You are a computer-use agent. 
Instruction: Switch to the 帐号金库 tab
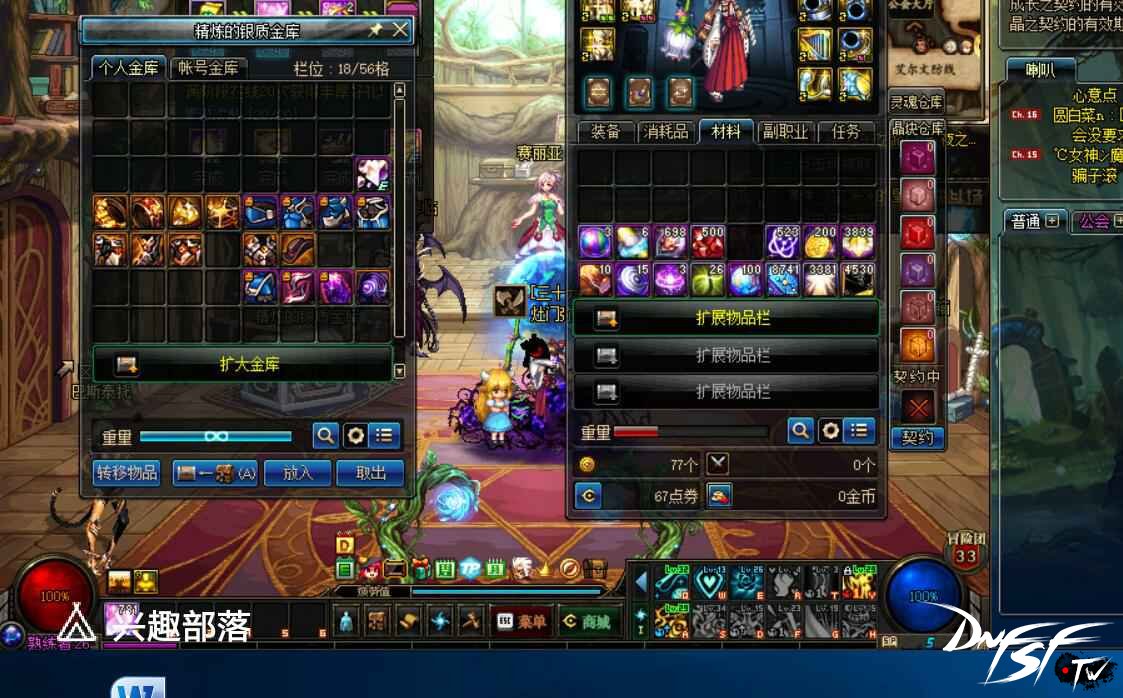point(209,68)
